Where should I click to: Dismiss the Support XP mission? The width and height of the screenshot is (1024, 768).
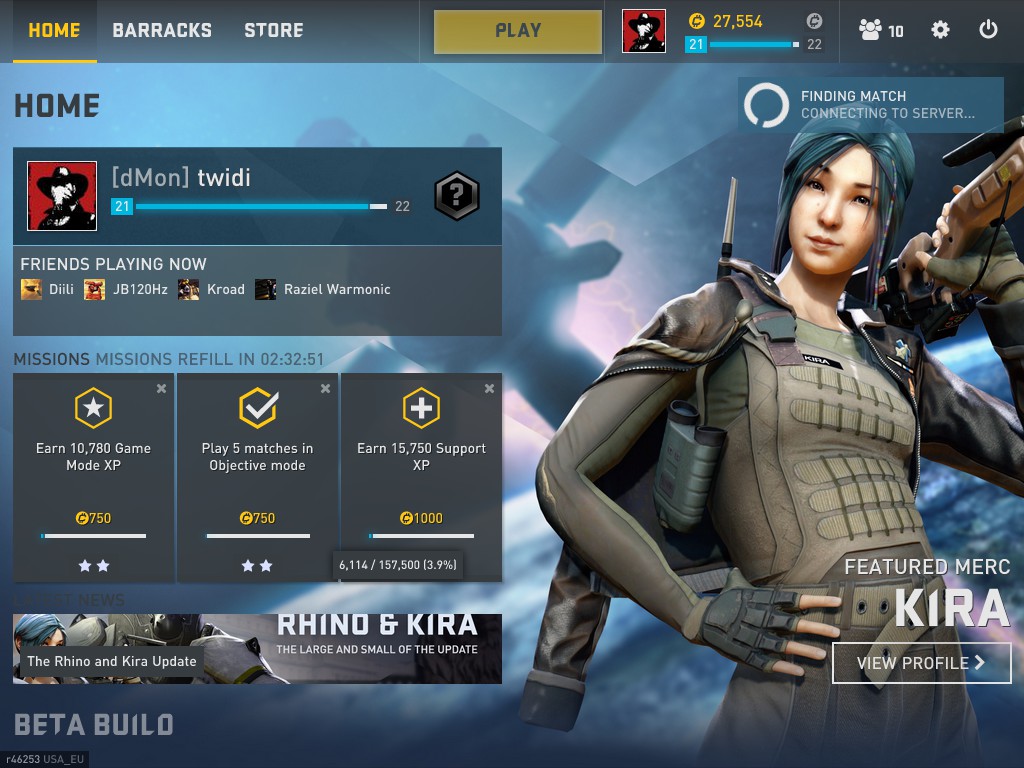click(x=490, y=389)
